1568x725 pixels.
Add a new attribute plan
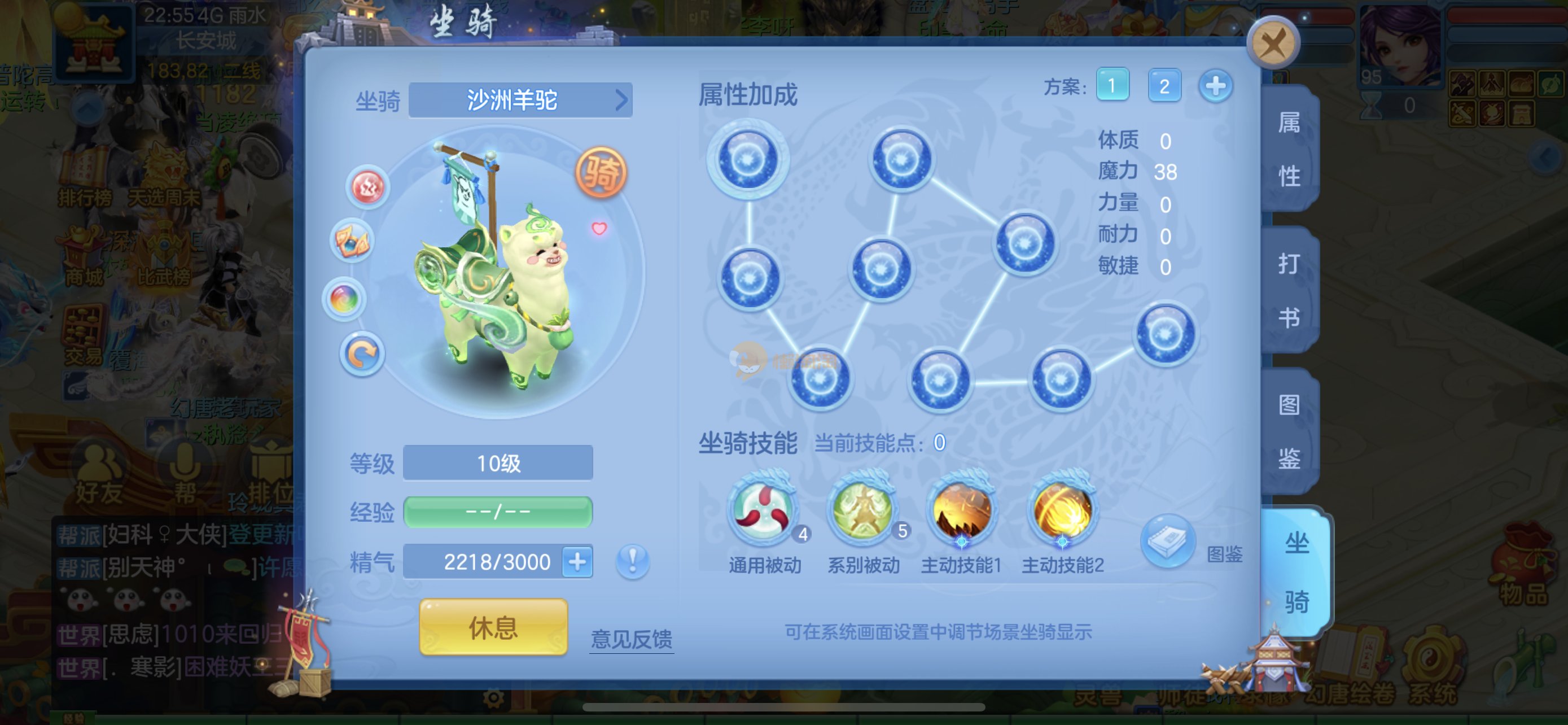coord(1216,86)
